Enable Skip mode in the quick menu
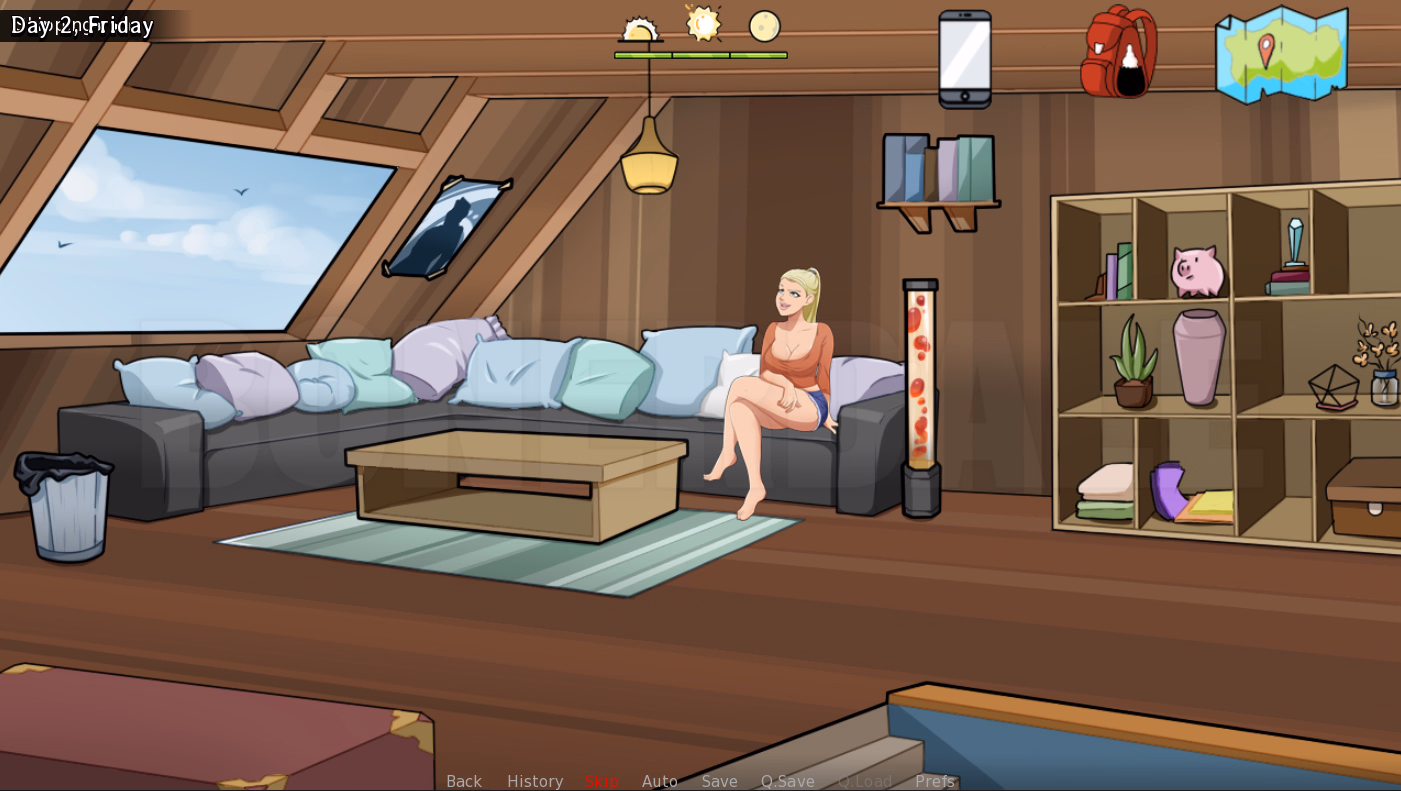The image size is (1401, 791). (600, 781)
